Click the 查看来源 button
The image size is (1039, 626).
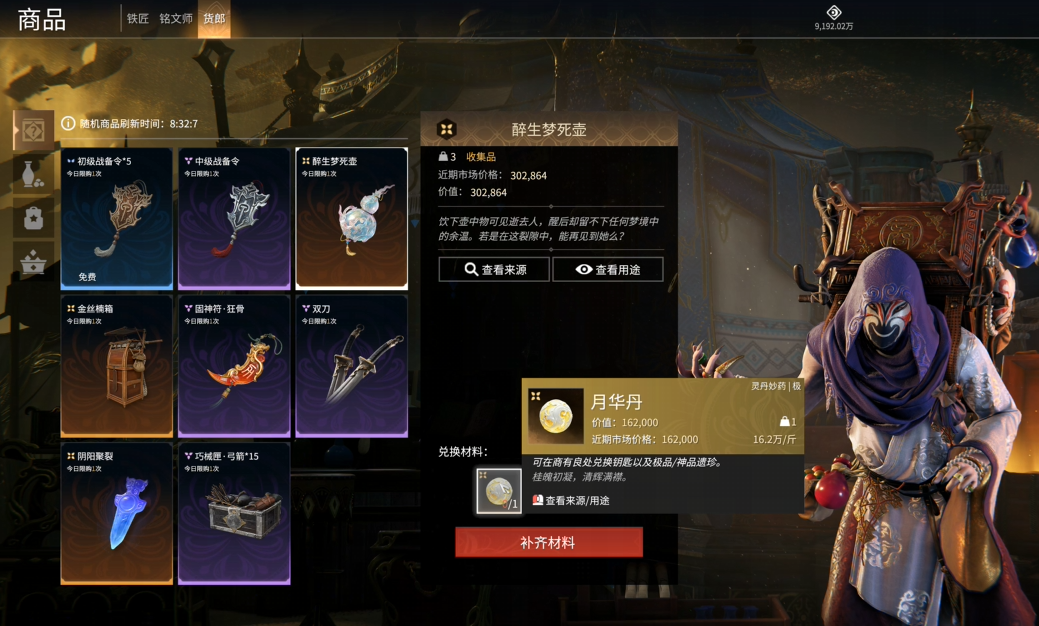tap(494, 269)
